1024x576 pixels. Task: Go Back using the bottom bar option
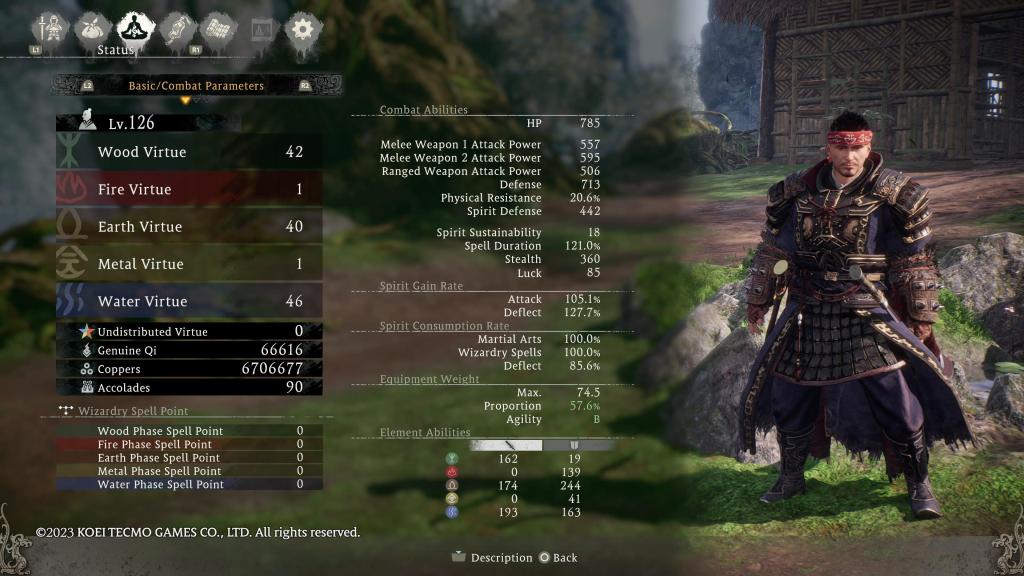[558, 557]
